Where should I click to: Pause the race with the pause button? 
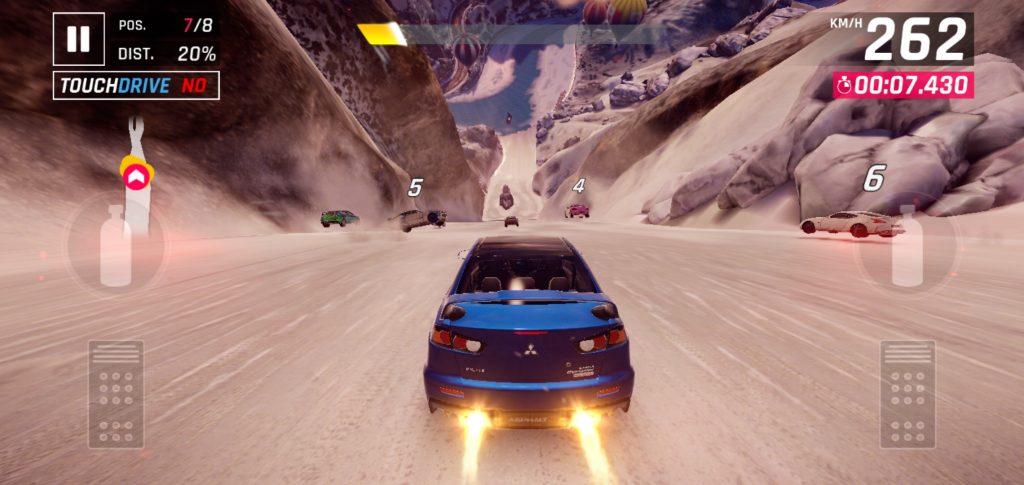coord(78,39)
